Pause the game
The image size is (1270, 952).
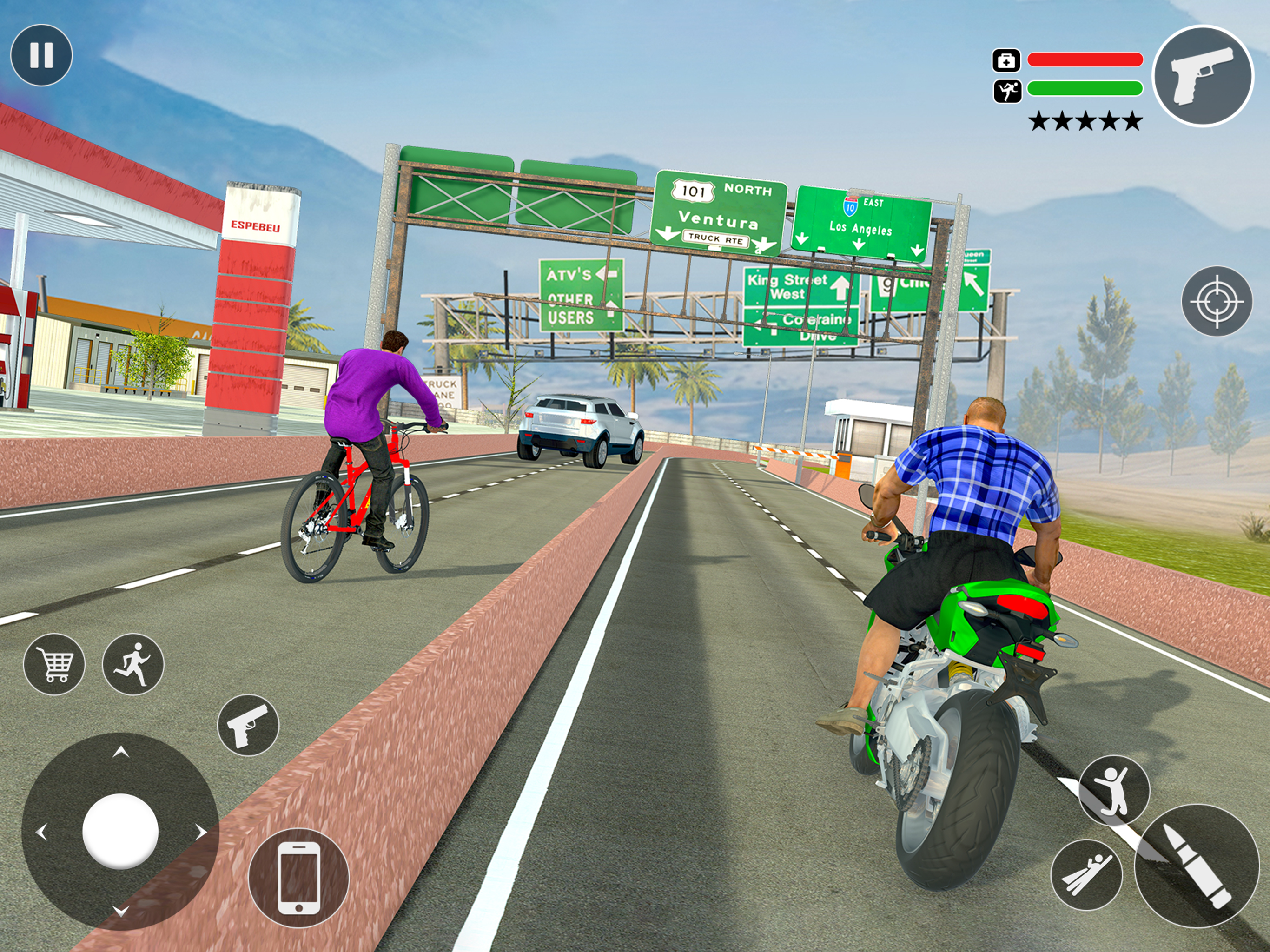pos(41,55)
